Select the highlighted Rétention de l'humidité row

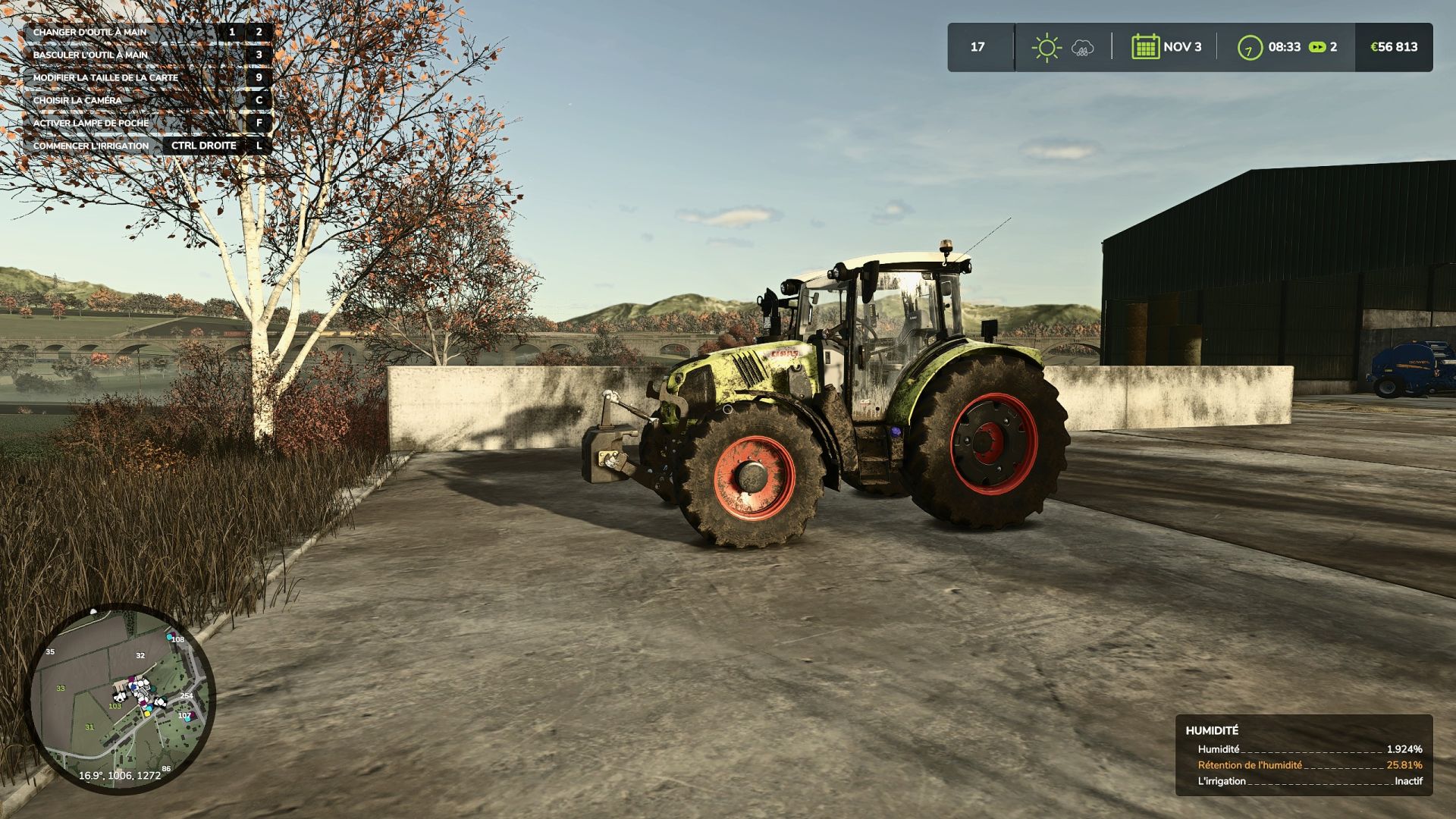tap(1309, 765)
